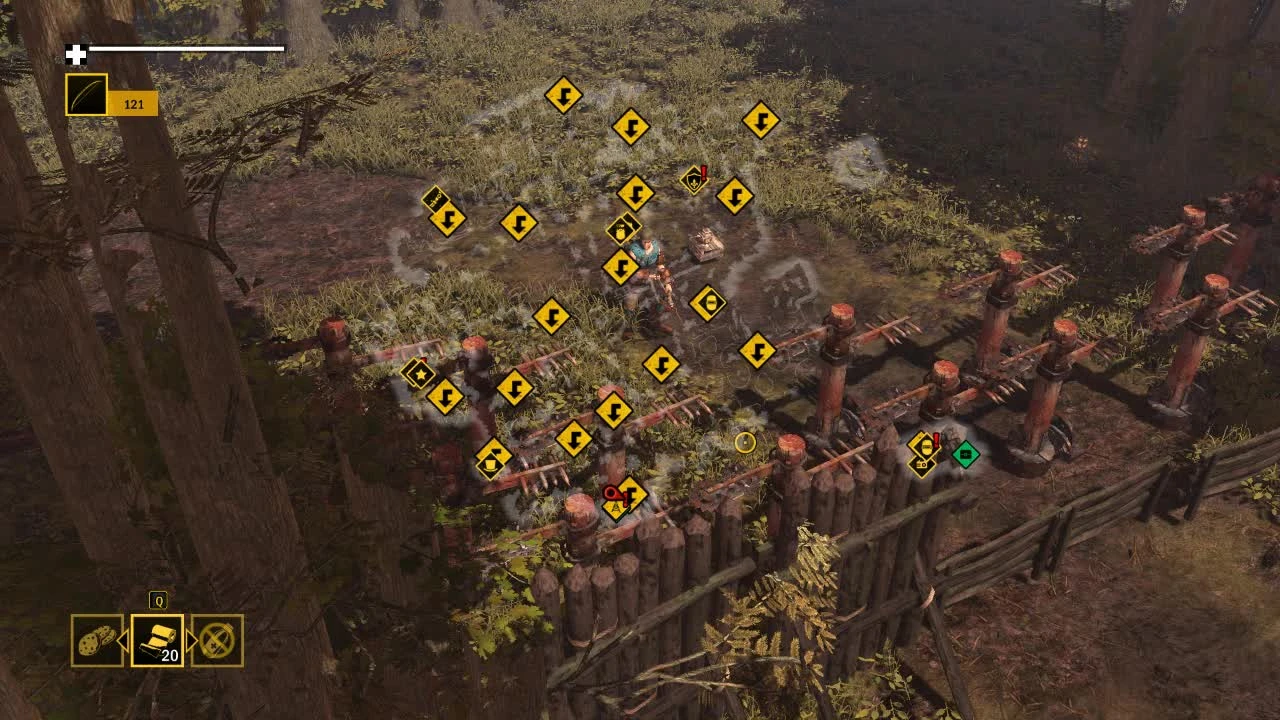This screenshot has width=1280, height=720.
Task: Click the green diamond marker by the fence
Action: 964,453
